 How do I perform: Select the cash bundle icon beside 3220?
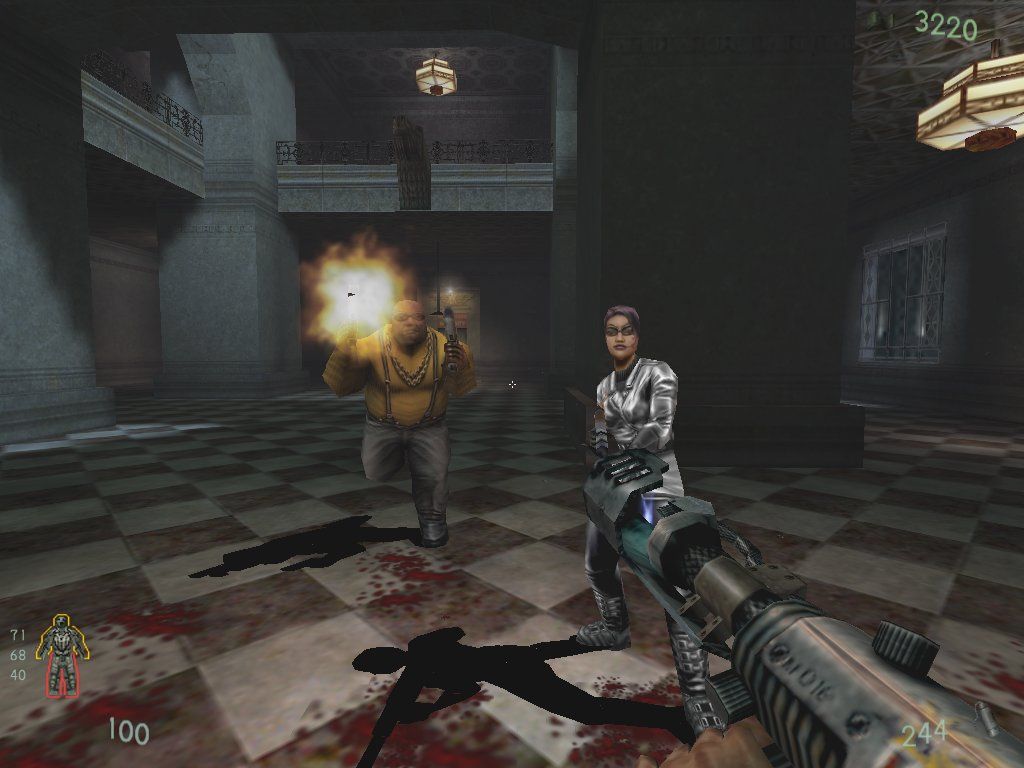tap(880, 19)
